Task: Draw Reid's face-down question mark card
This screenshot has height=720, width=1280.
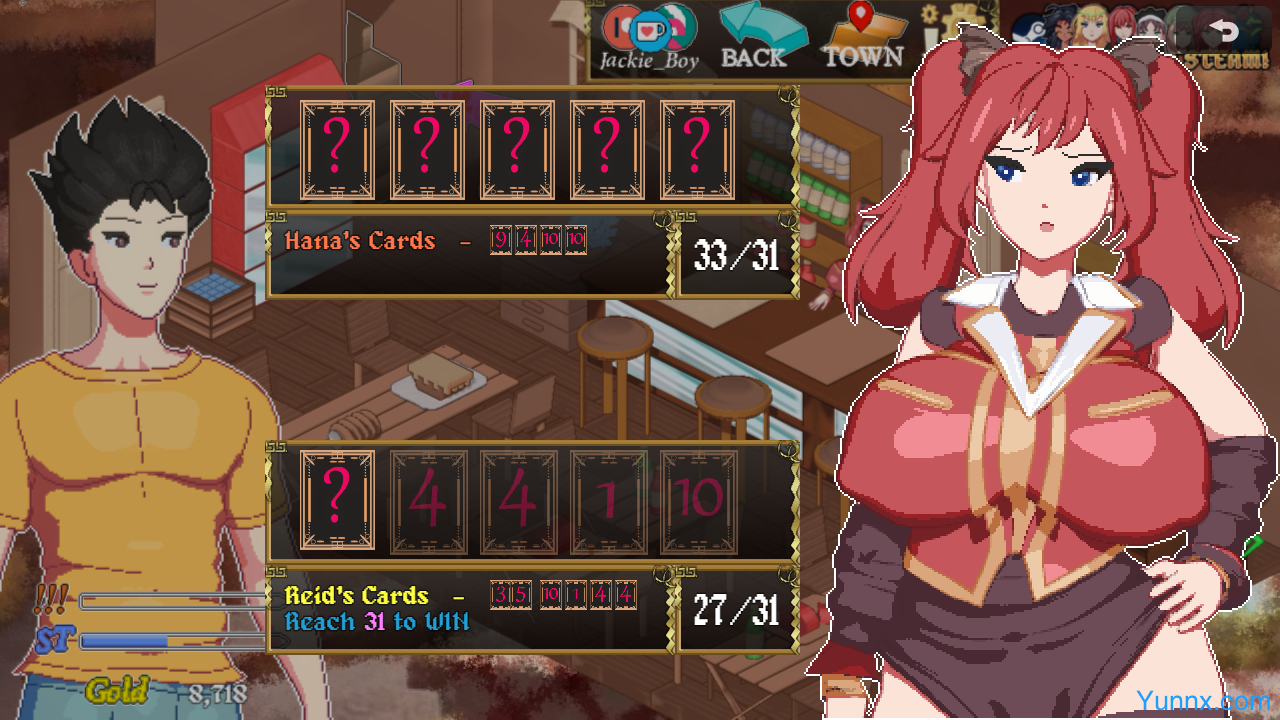Action: point(337,500)
